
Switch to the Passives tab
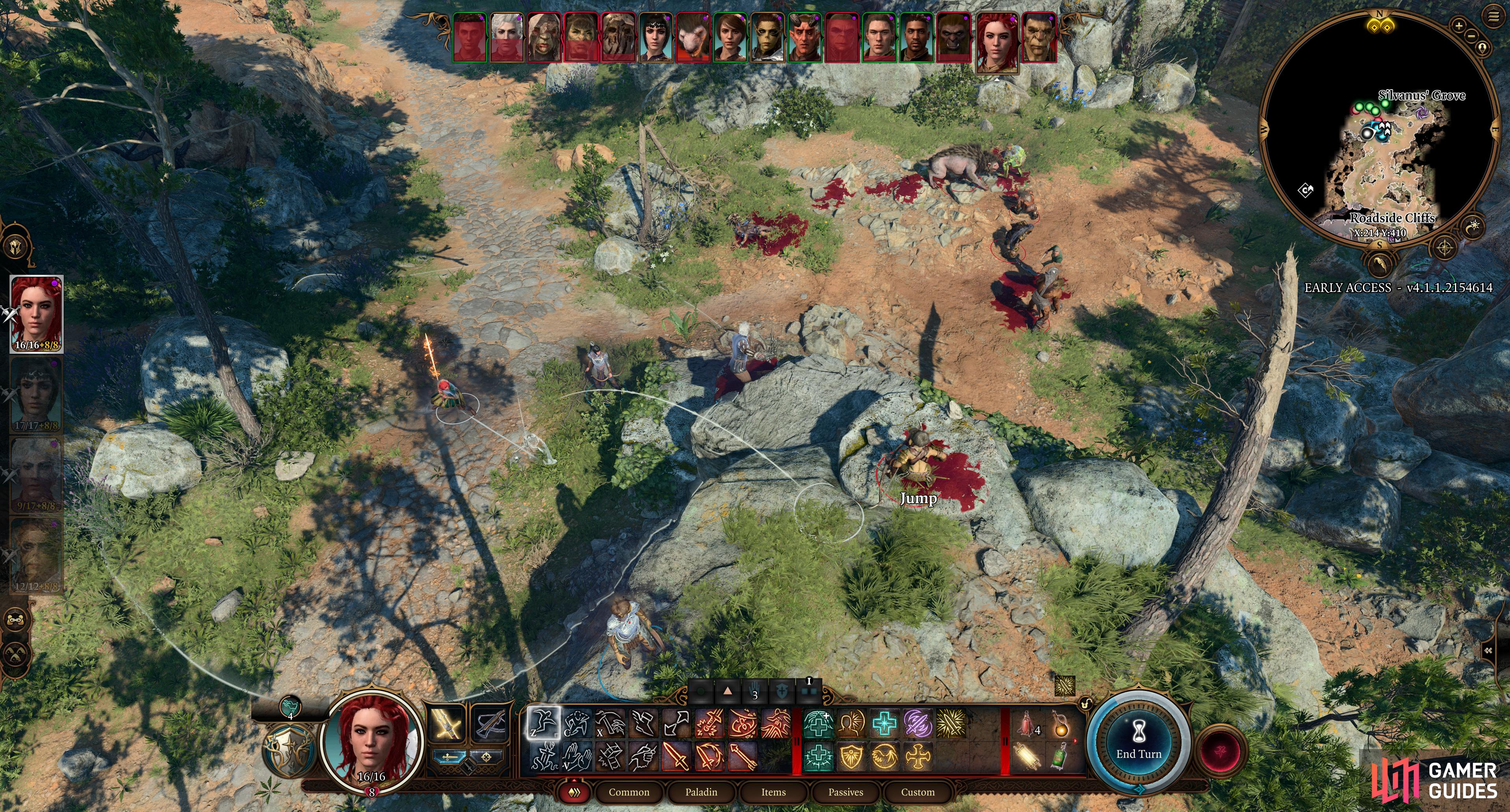point(845,792)
